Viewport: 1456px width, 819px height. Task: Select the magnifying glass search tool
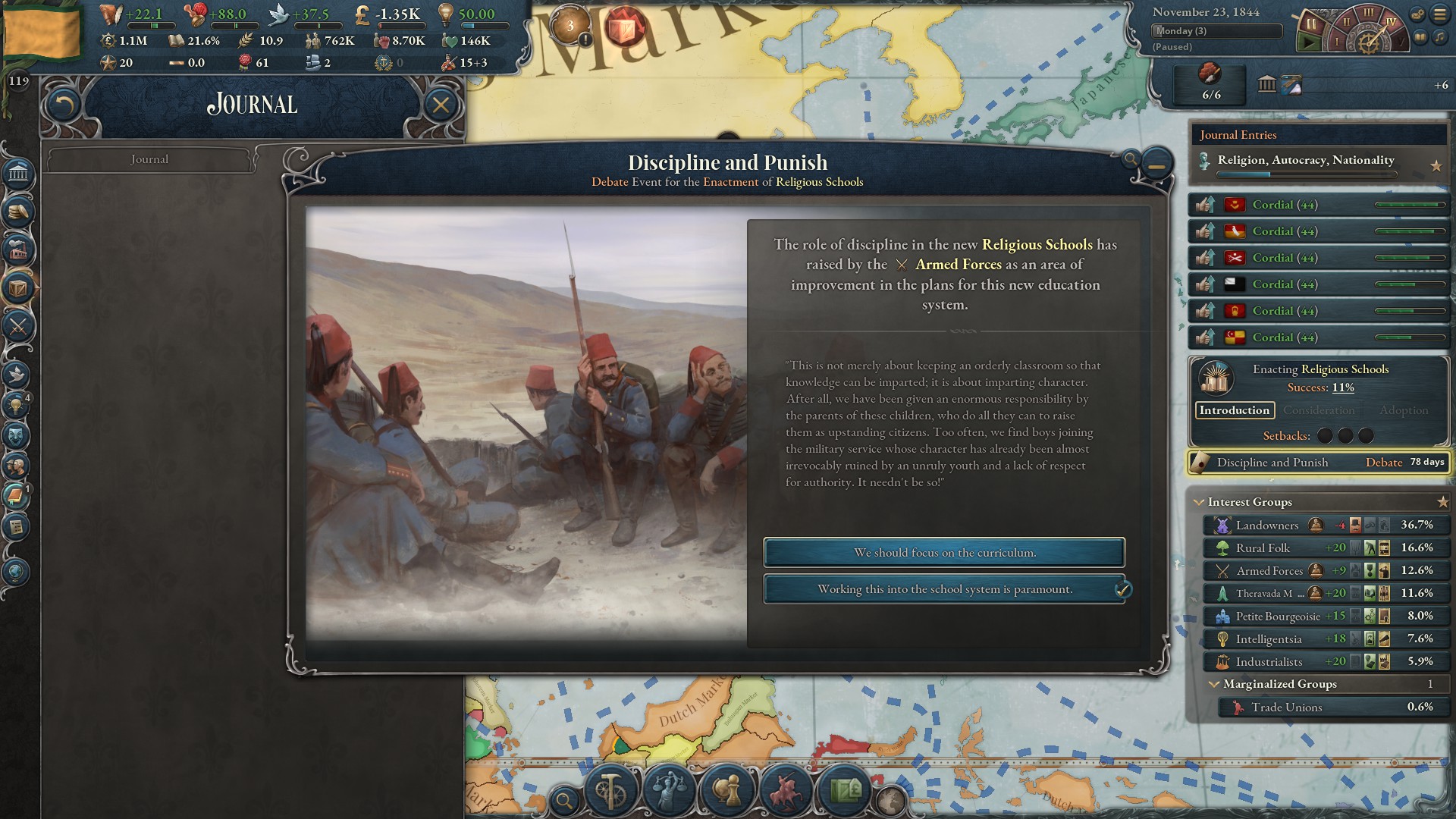(564, 799)
